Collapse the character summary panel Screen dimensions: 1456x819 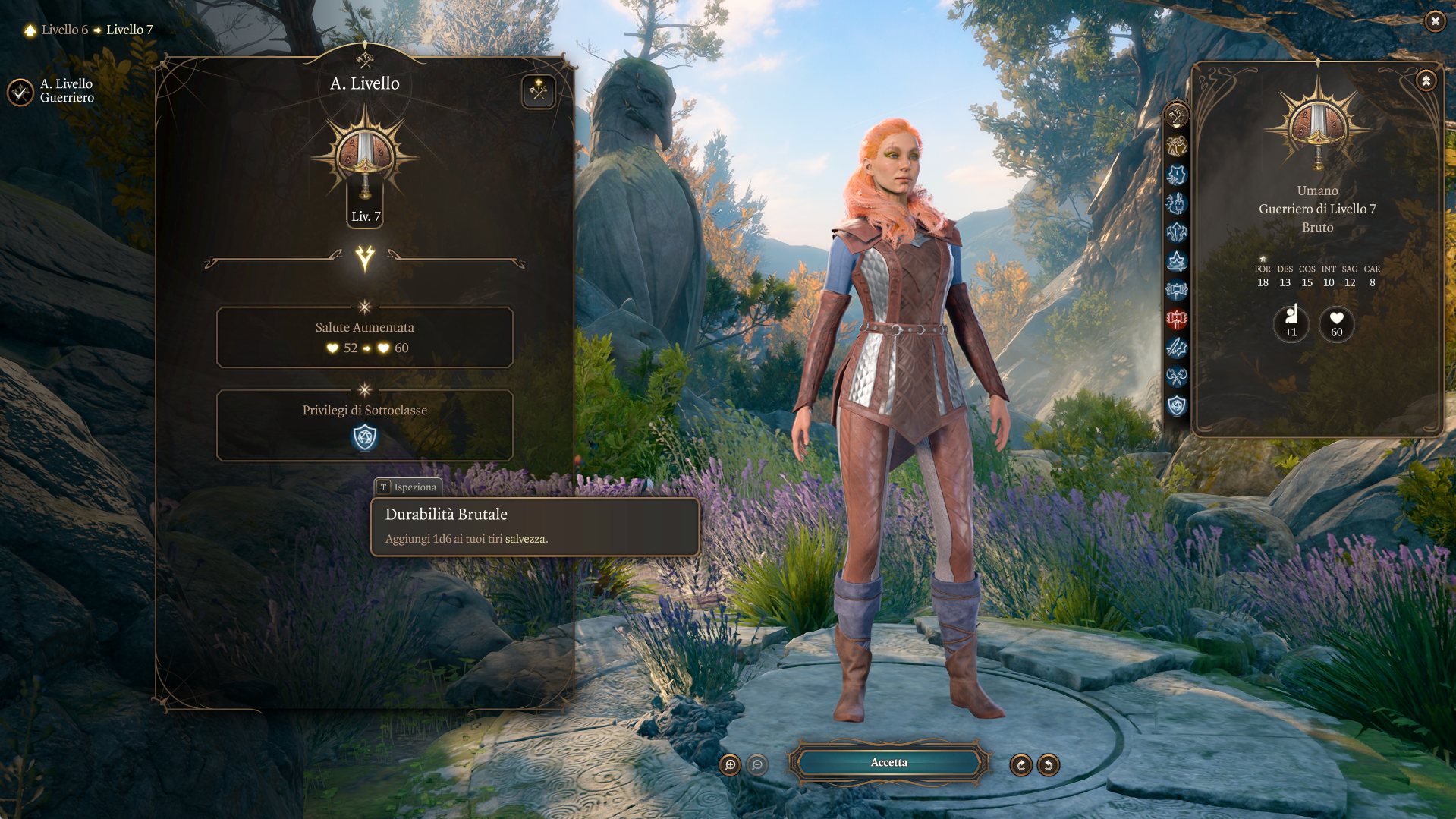(x=1426, y=80)
